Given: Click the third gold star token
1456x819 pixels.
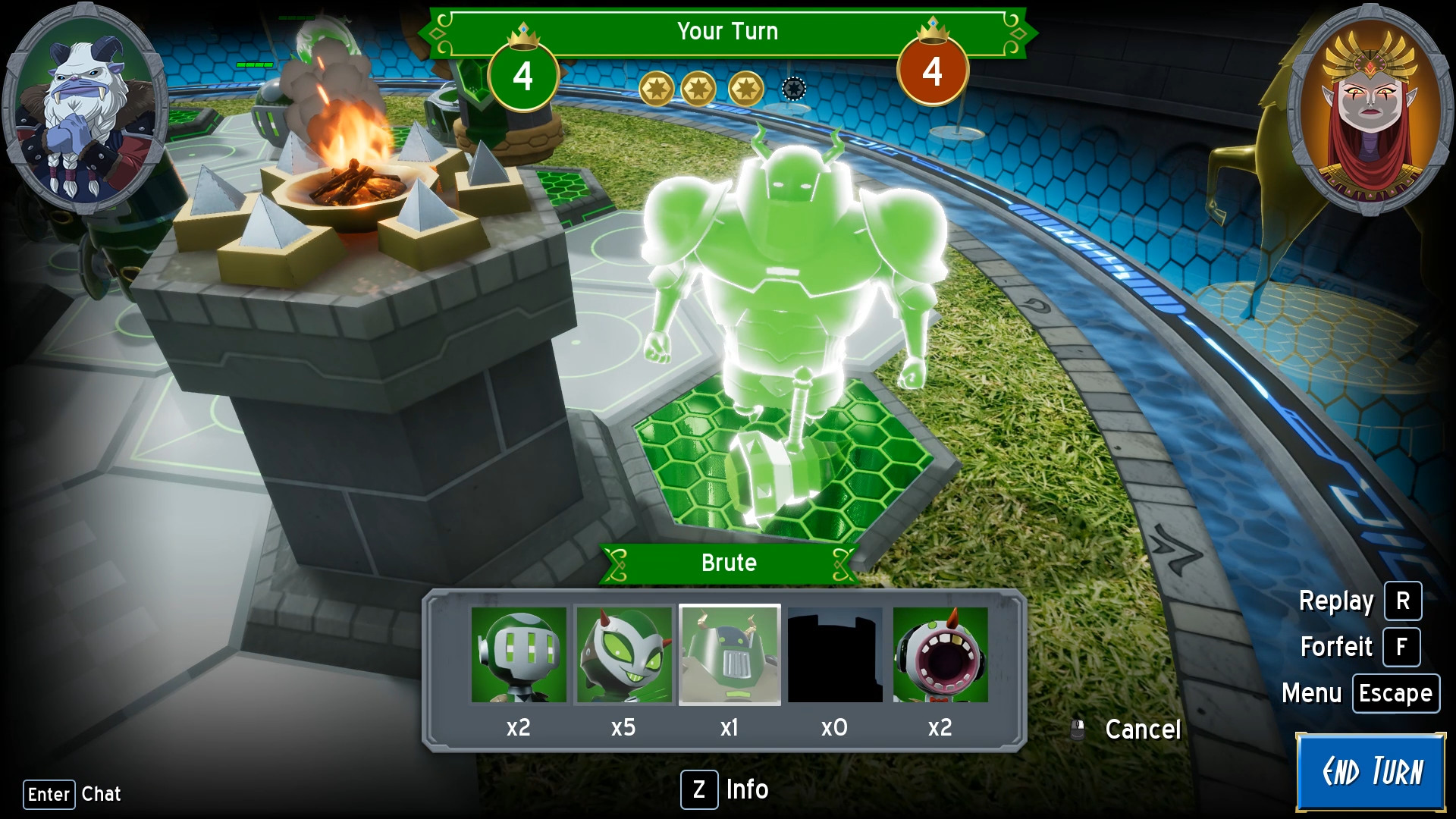Looking at the screenshot, I should (x=747, y=89).
